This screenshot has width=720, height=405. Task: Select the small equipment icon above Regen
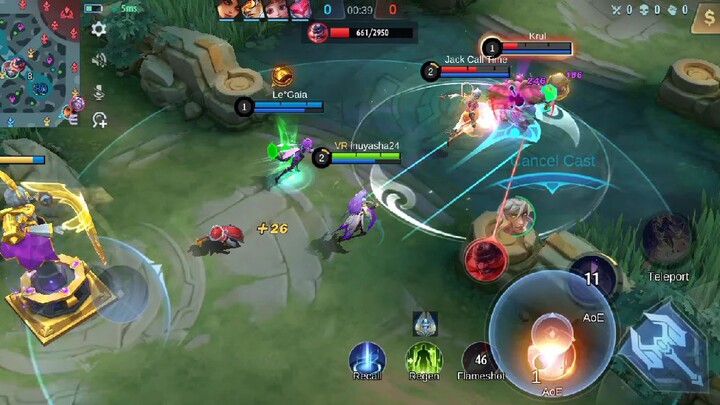coord(425,323)
